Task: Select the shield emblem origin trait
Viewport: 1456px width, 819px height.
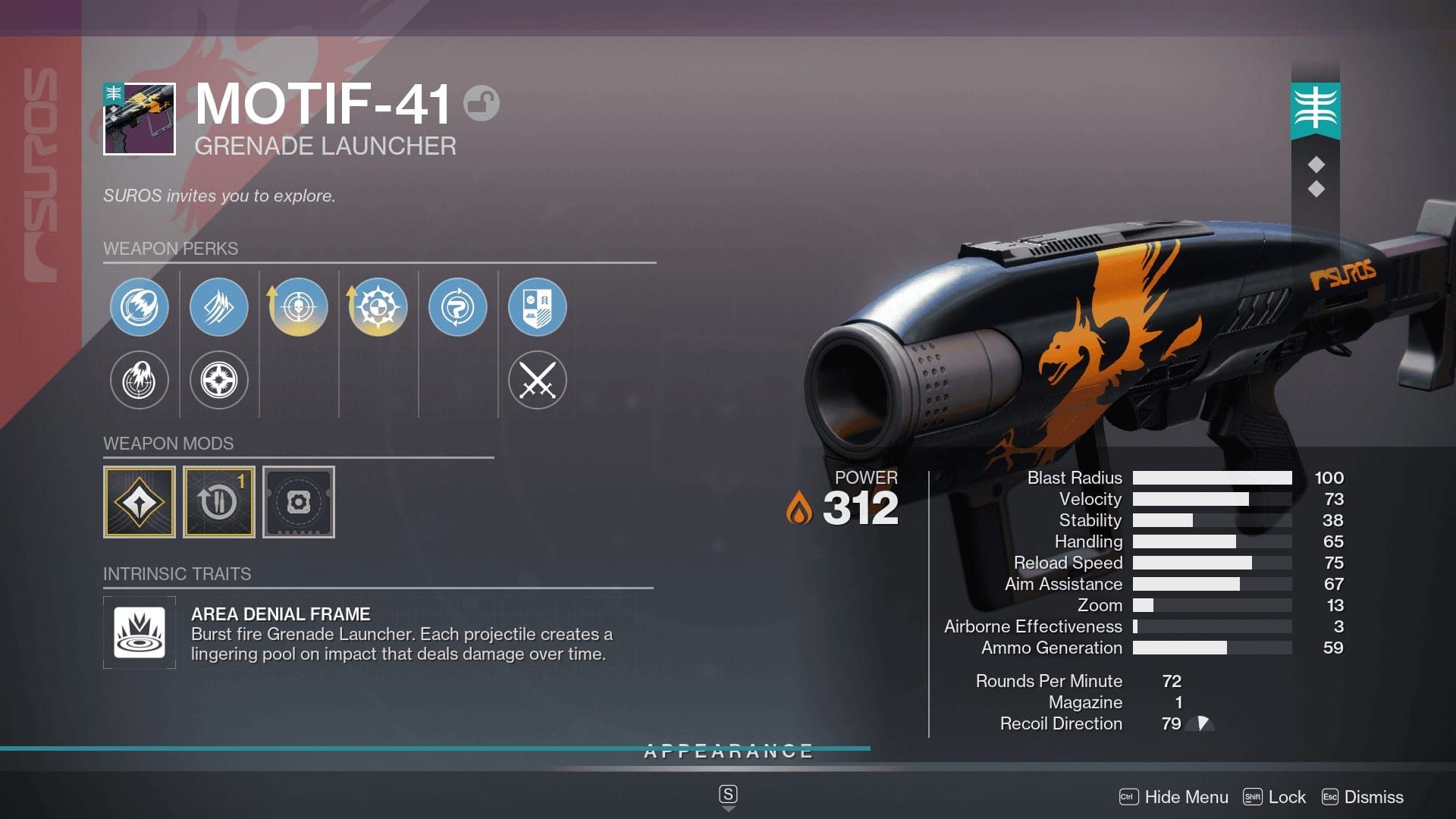Action: tap(537, 307)
